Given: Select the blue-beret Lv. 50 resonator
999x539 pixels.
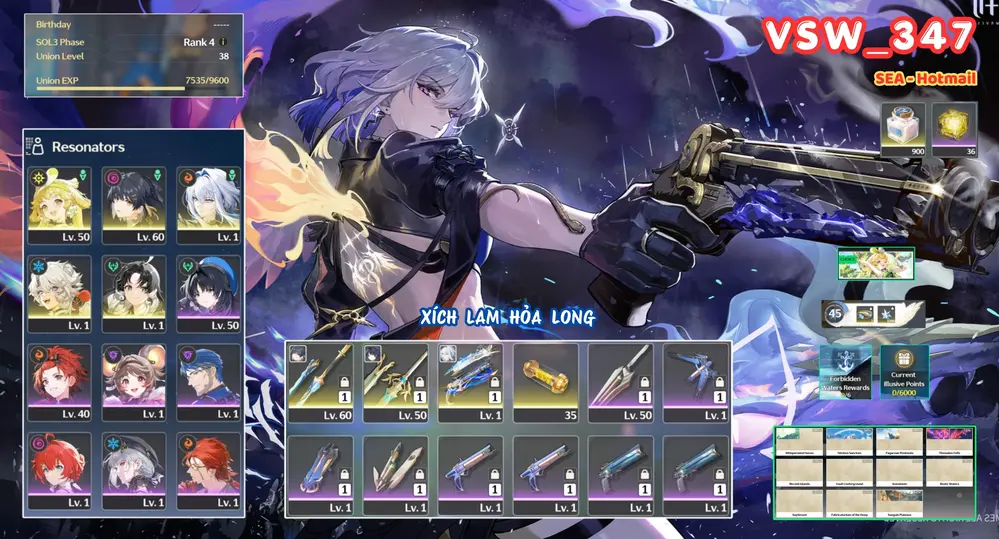Looking at the screenshot, I should 208,293.
